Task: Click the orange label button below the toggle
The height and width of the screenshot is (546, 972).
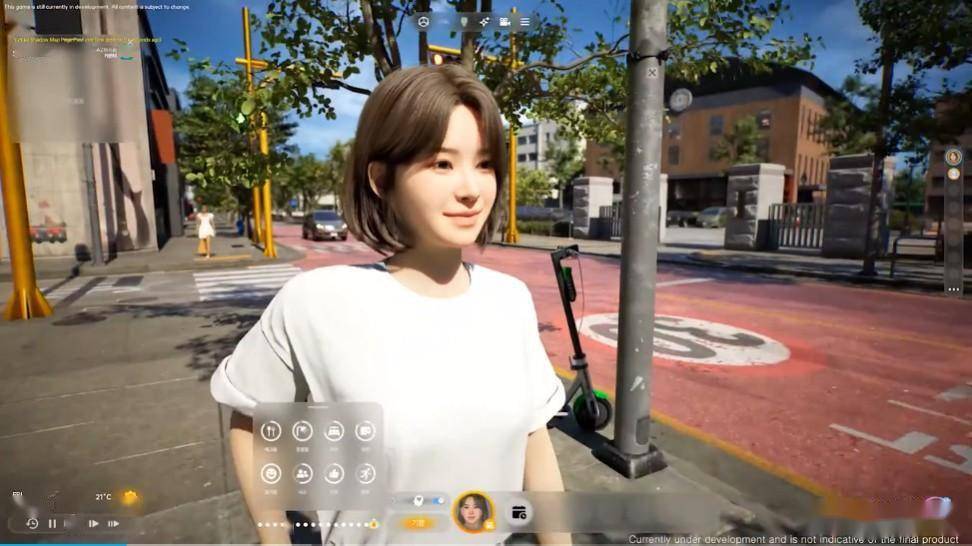Action: pos(418,522)
